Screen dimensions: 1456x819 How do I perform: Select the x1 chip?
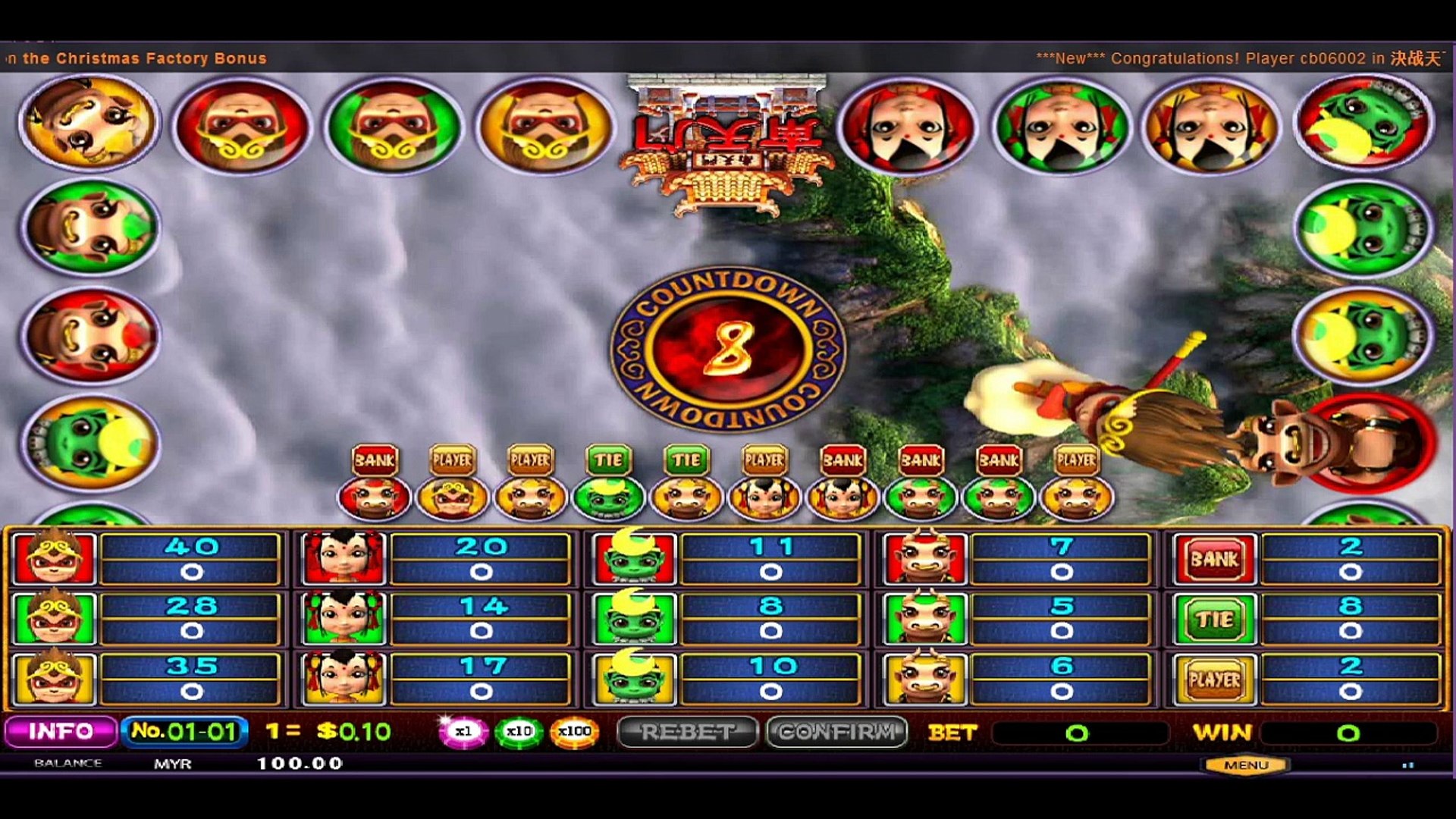coord(463,732)
